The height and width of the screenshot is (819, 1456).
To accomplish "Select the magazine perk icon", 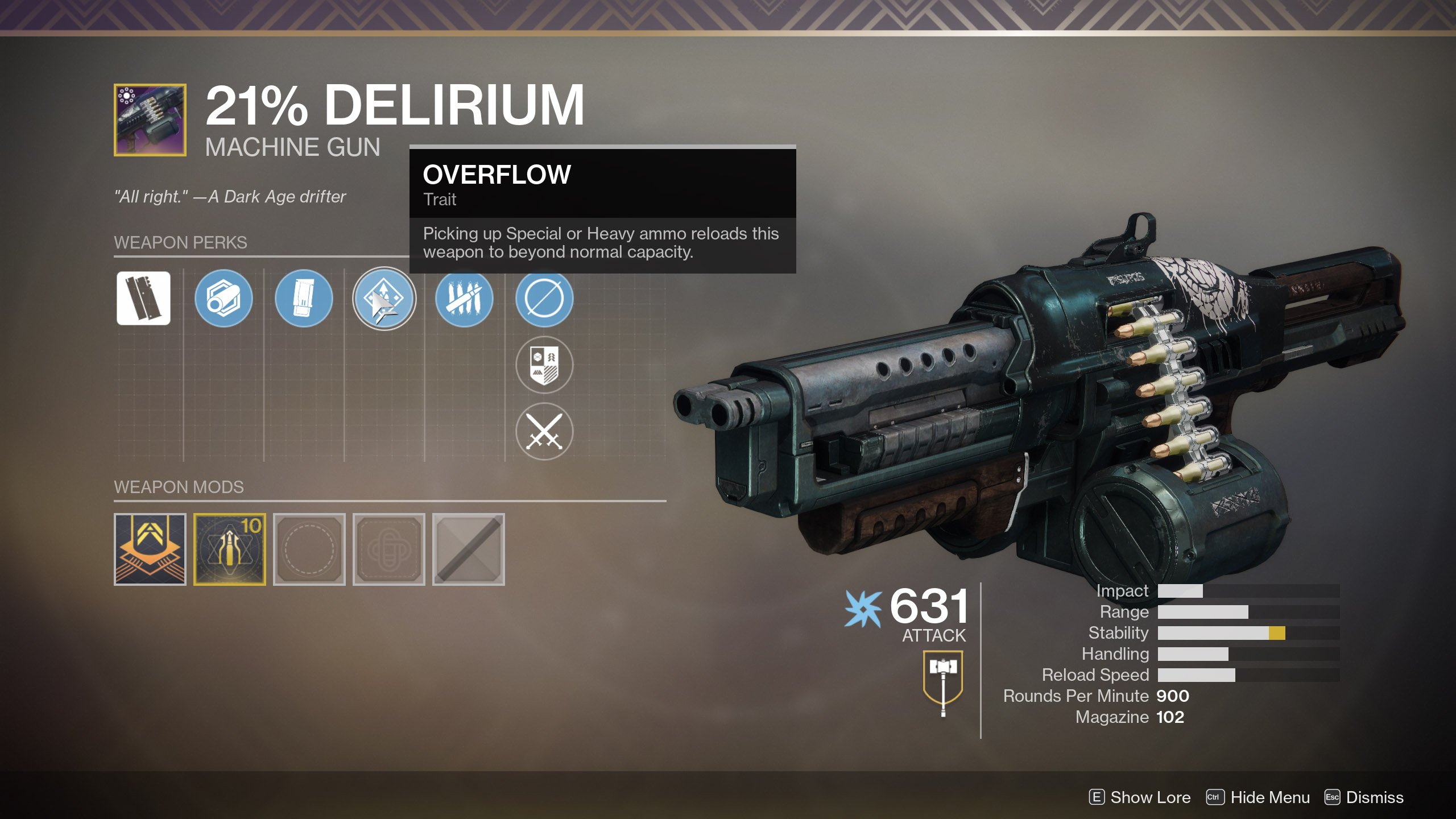I will pos(304,299).
